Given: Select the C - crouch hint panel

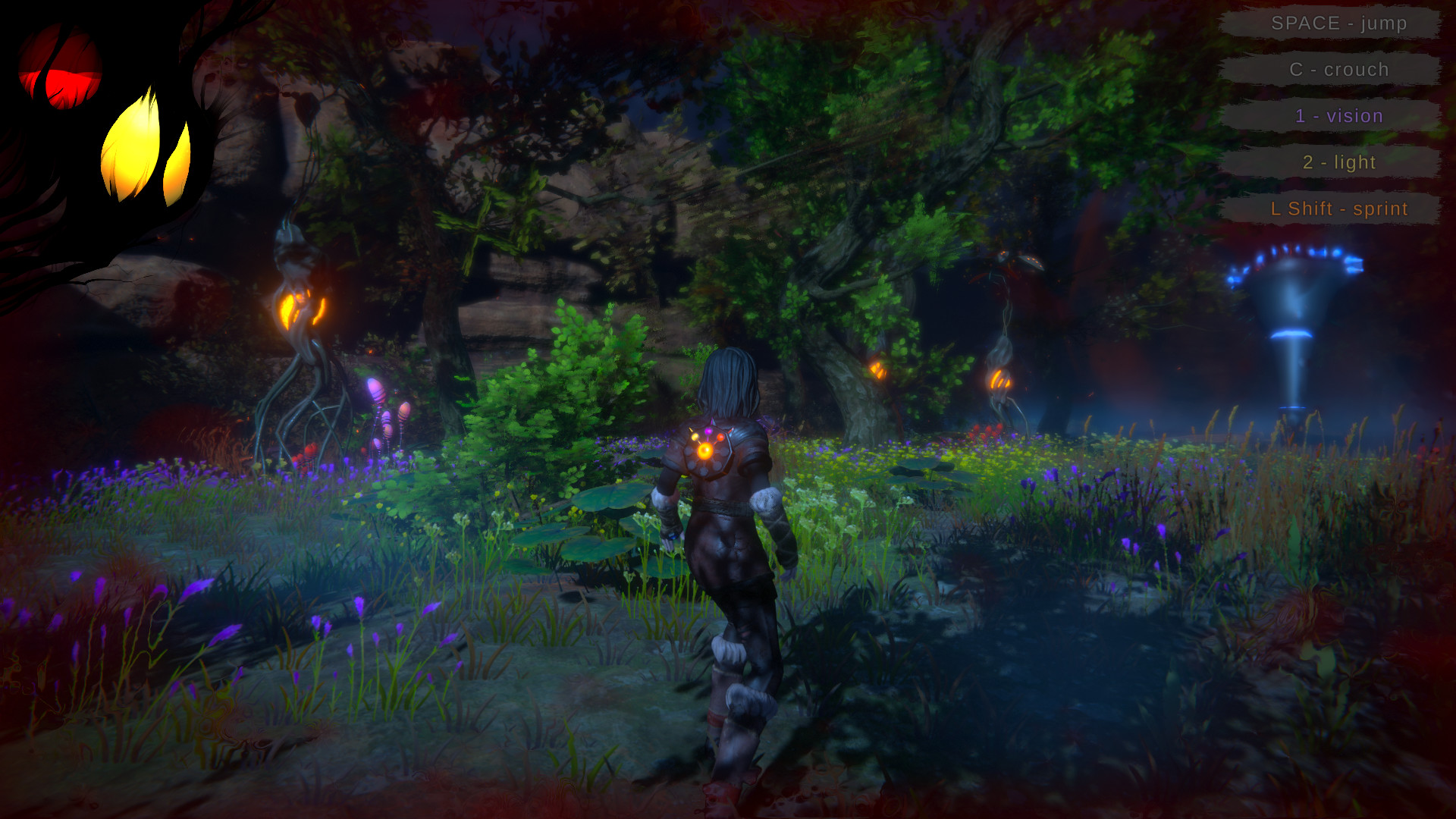Looking at the screenshot, I should (x=1338, y=69).
